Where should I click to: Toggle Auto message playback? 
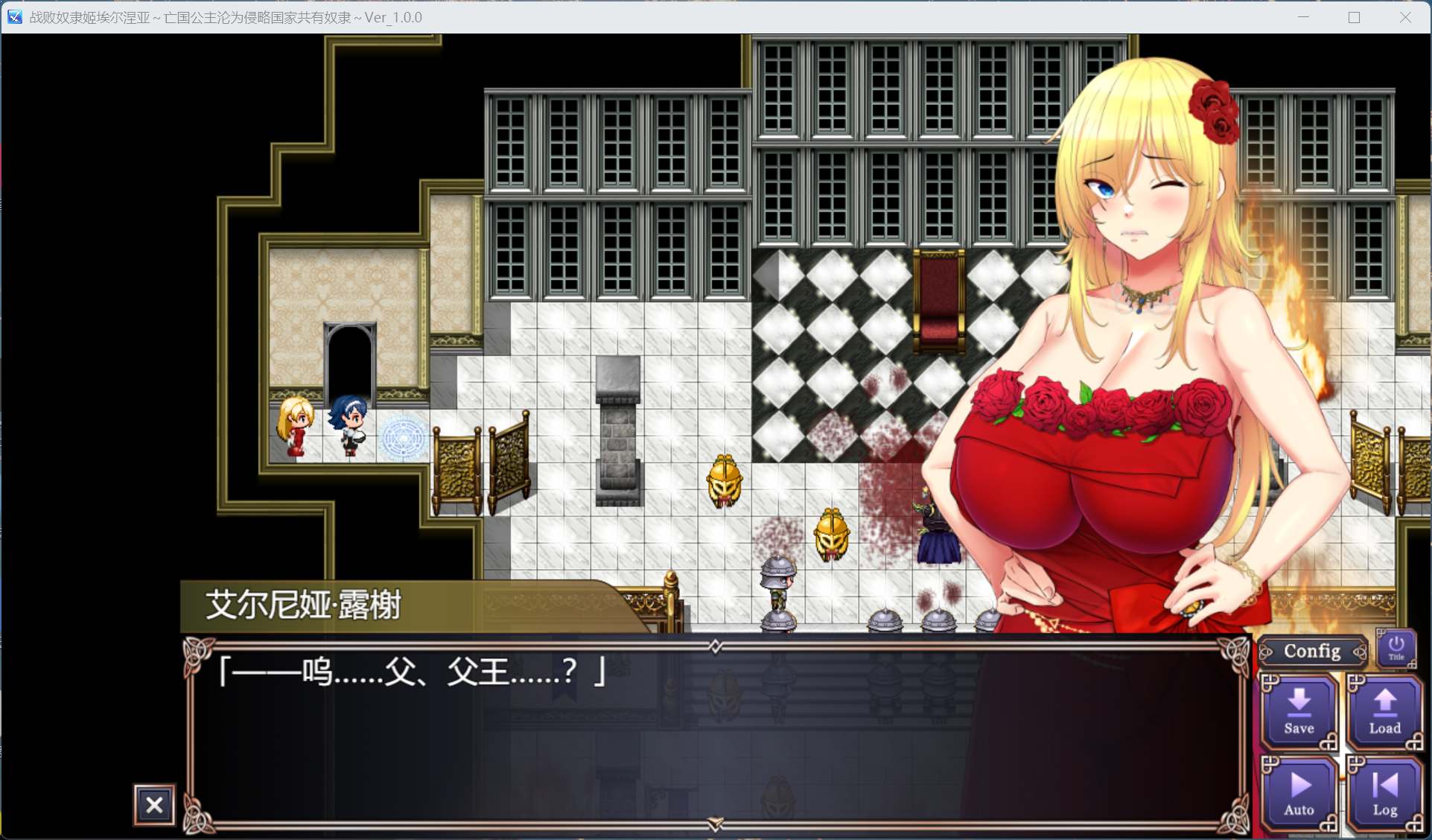pos(1299,792)
